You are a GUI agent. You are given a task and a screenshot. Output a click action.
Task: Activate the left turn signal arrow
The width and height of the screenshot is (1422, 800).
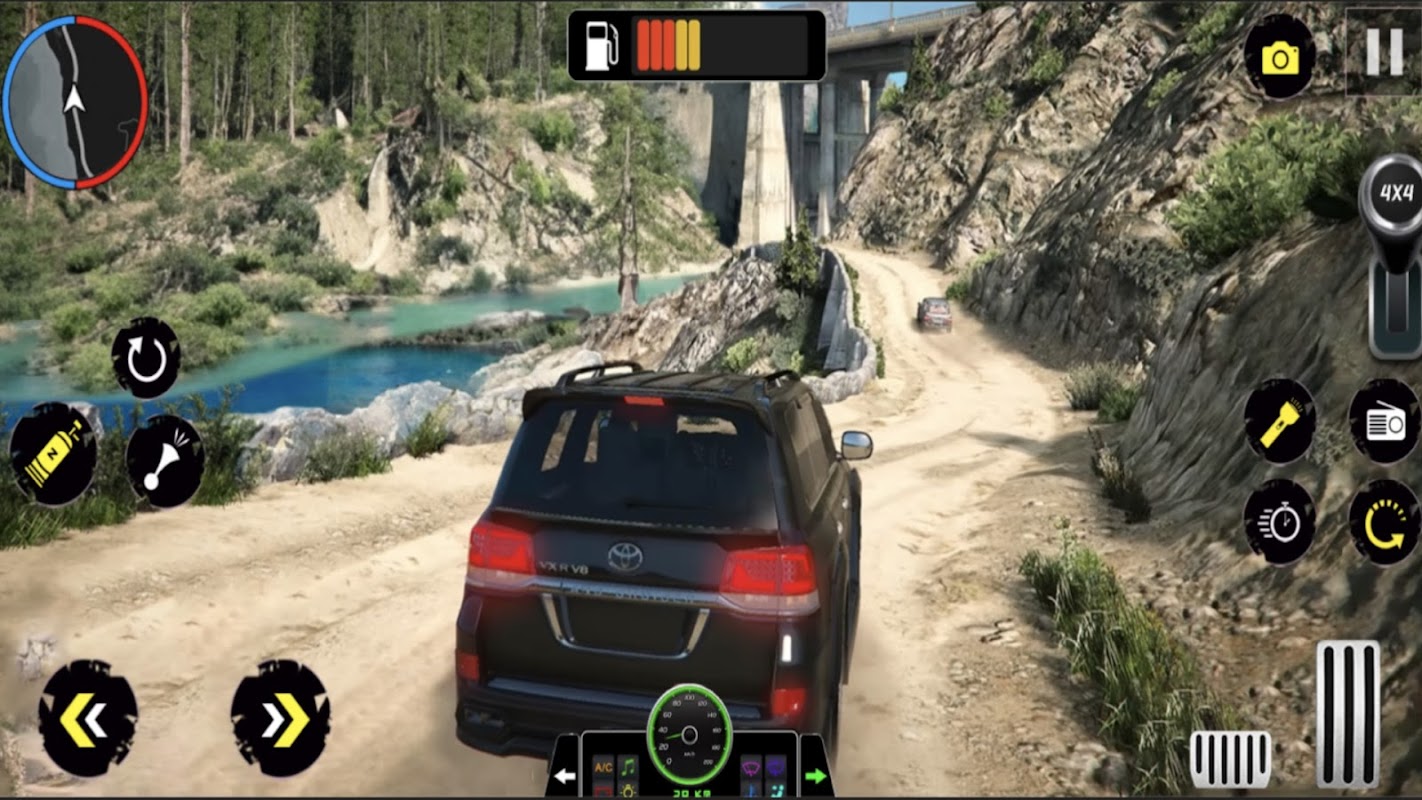(564, 776)
